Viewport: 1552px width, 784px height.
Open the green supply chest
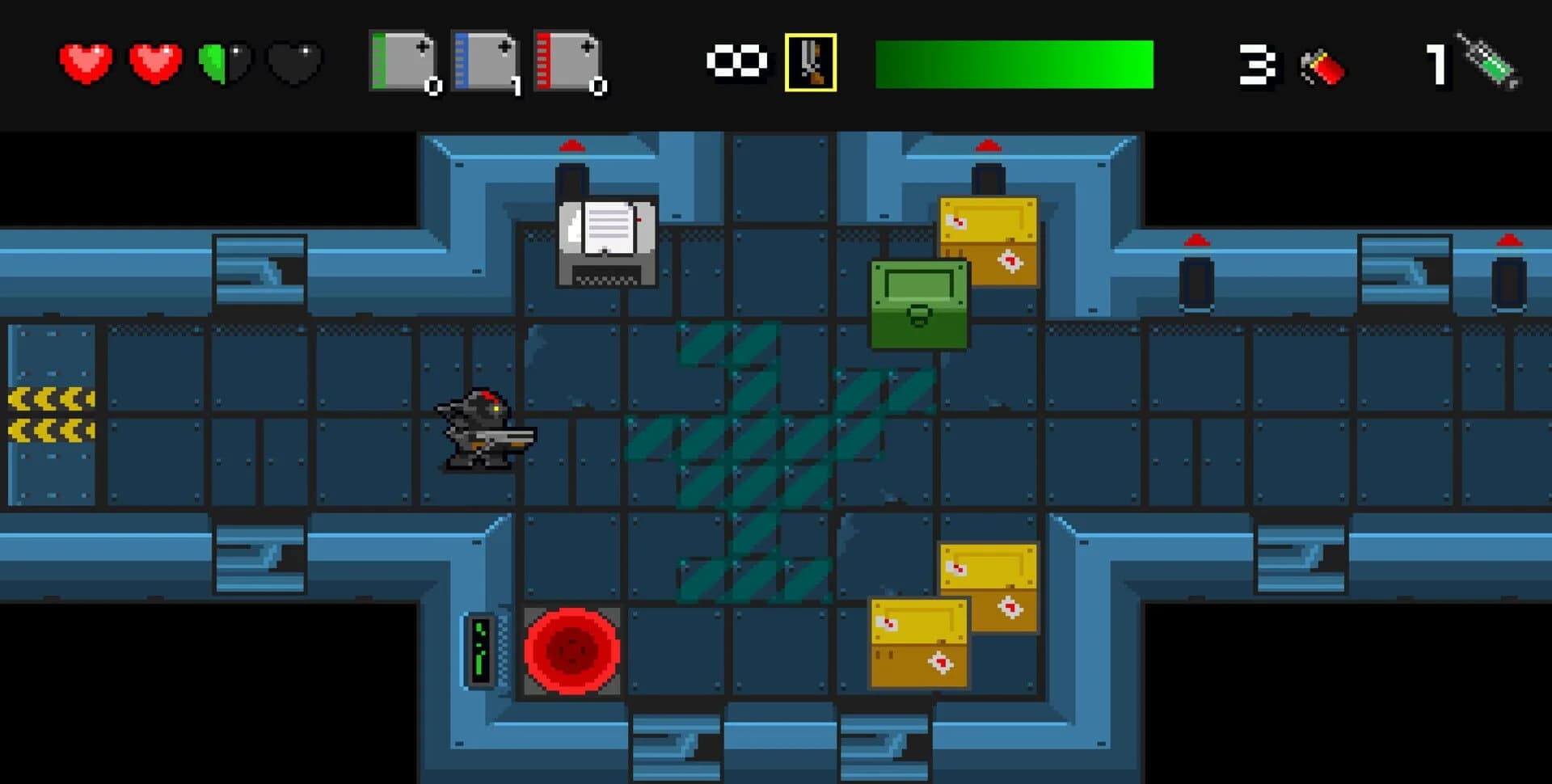(917, 303)
